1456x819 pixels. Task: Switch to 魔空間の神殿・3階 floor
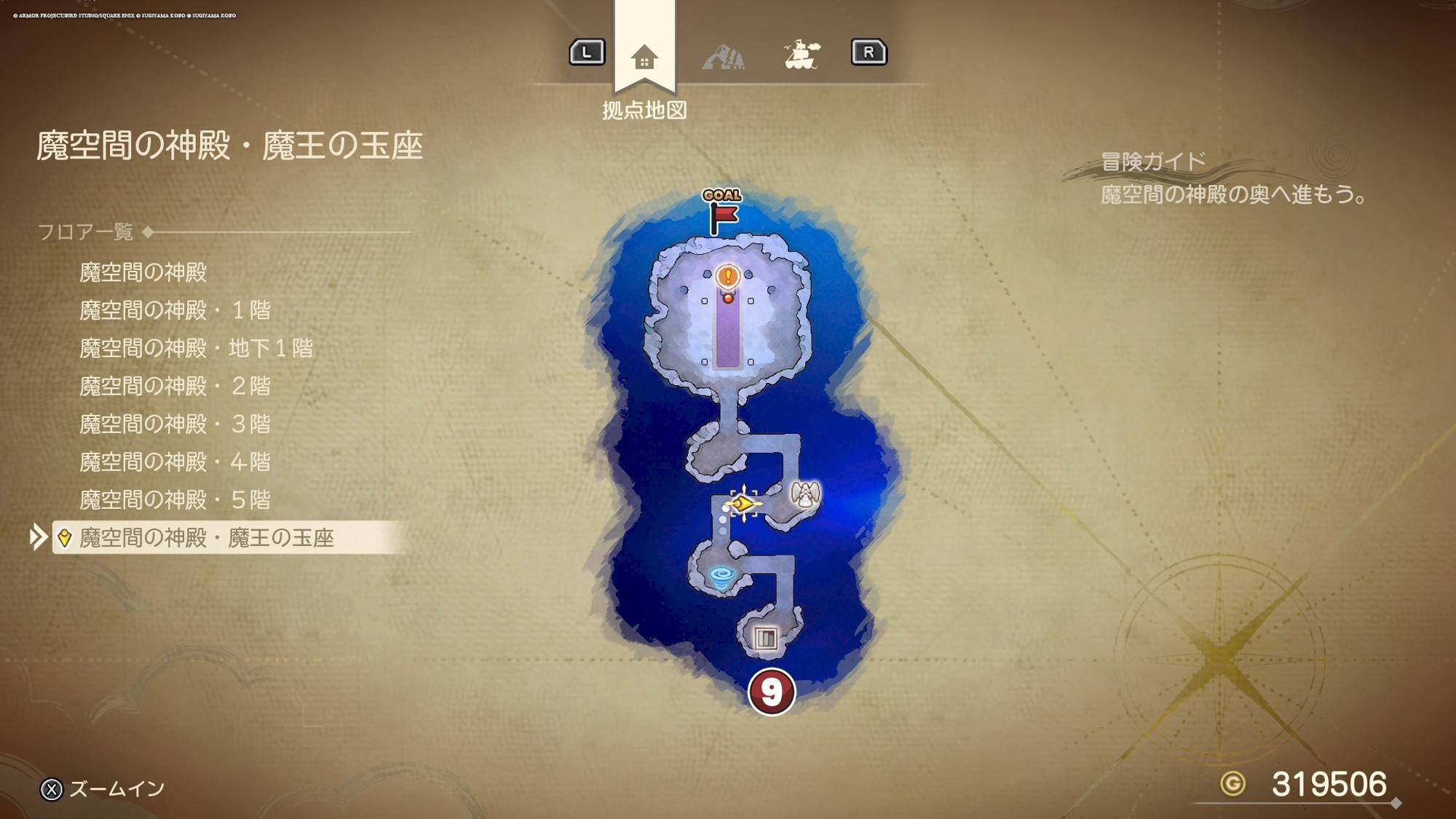(175, 424)
